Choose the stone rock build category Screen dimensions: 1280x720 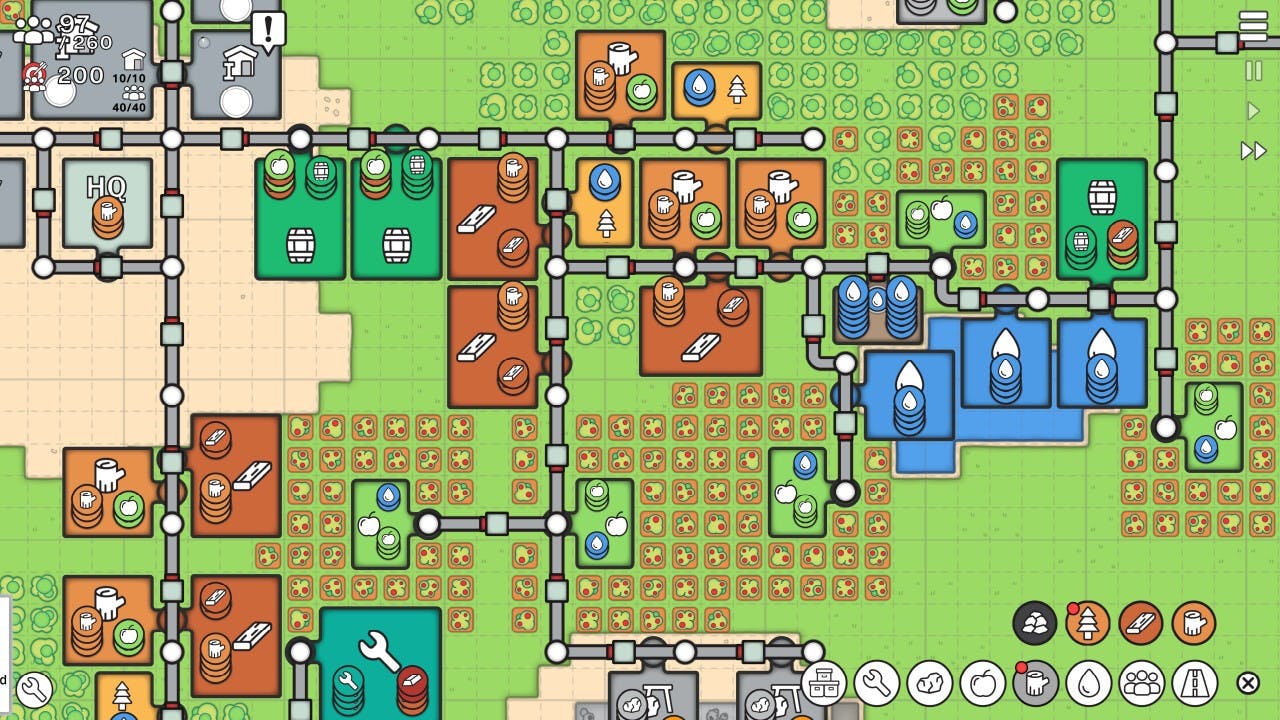pyautogui.click(x=930, y=684)
